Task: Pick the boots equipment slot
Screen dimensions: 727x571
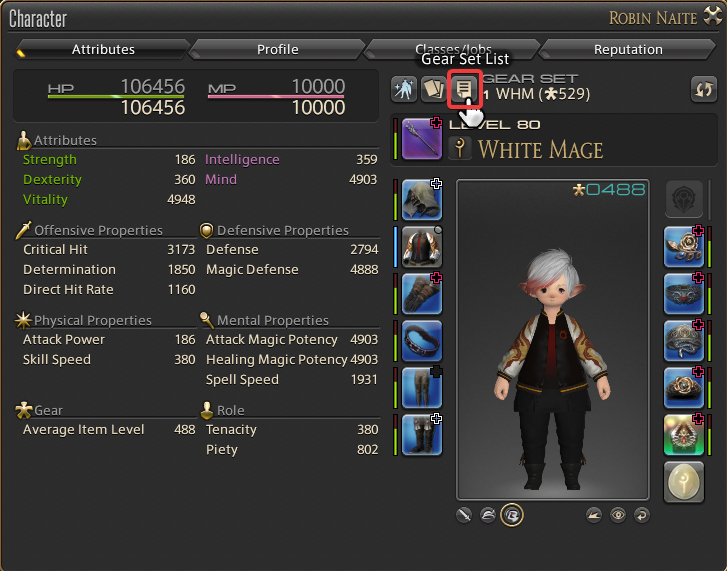Action: point(422,435)
